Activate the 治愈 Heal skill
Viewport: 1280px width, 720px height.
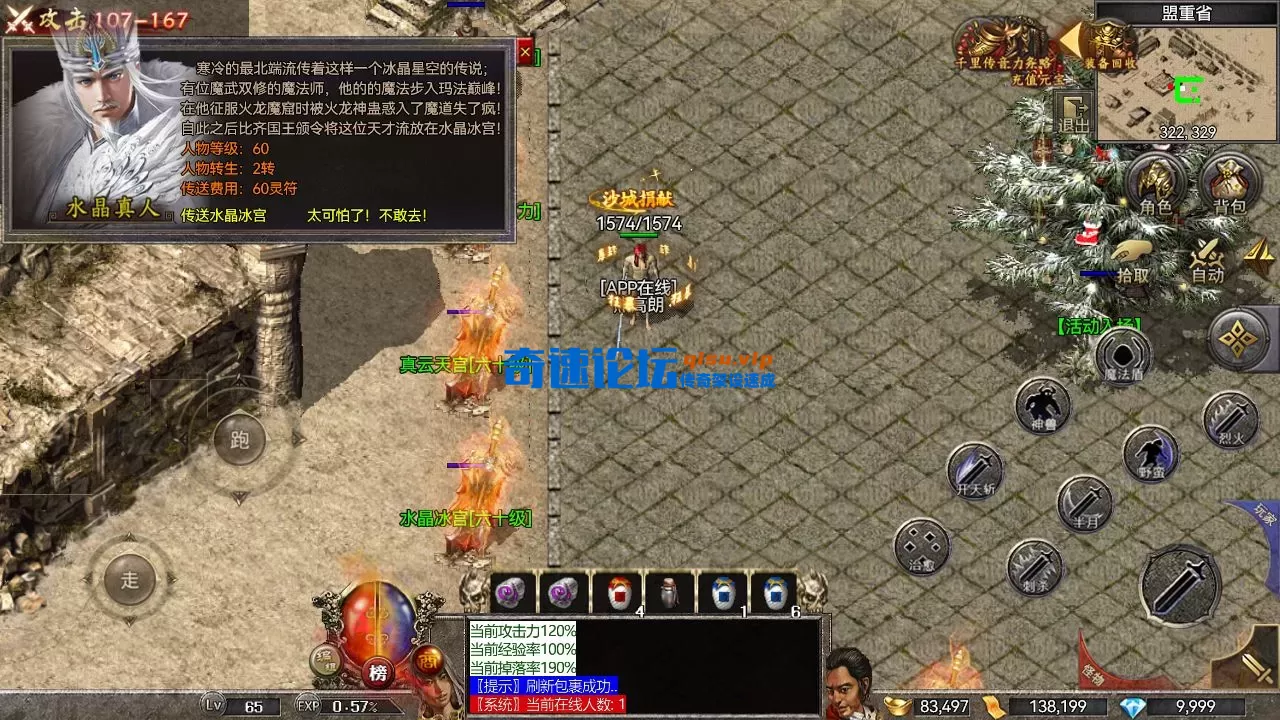click(x=920, y=550)
